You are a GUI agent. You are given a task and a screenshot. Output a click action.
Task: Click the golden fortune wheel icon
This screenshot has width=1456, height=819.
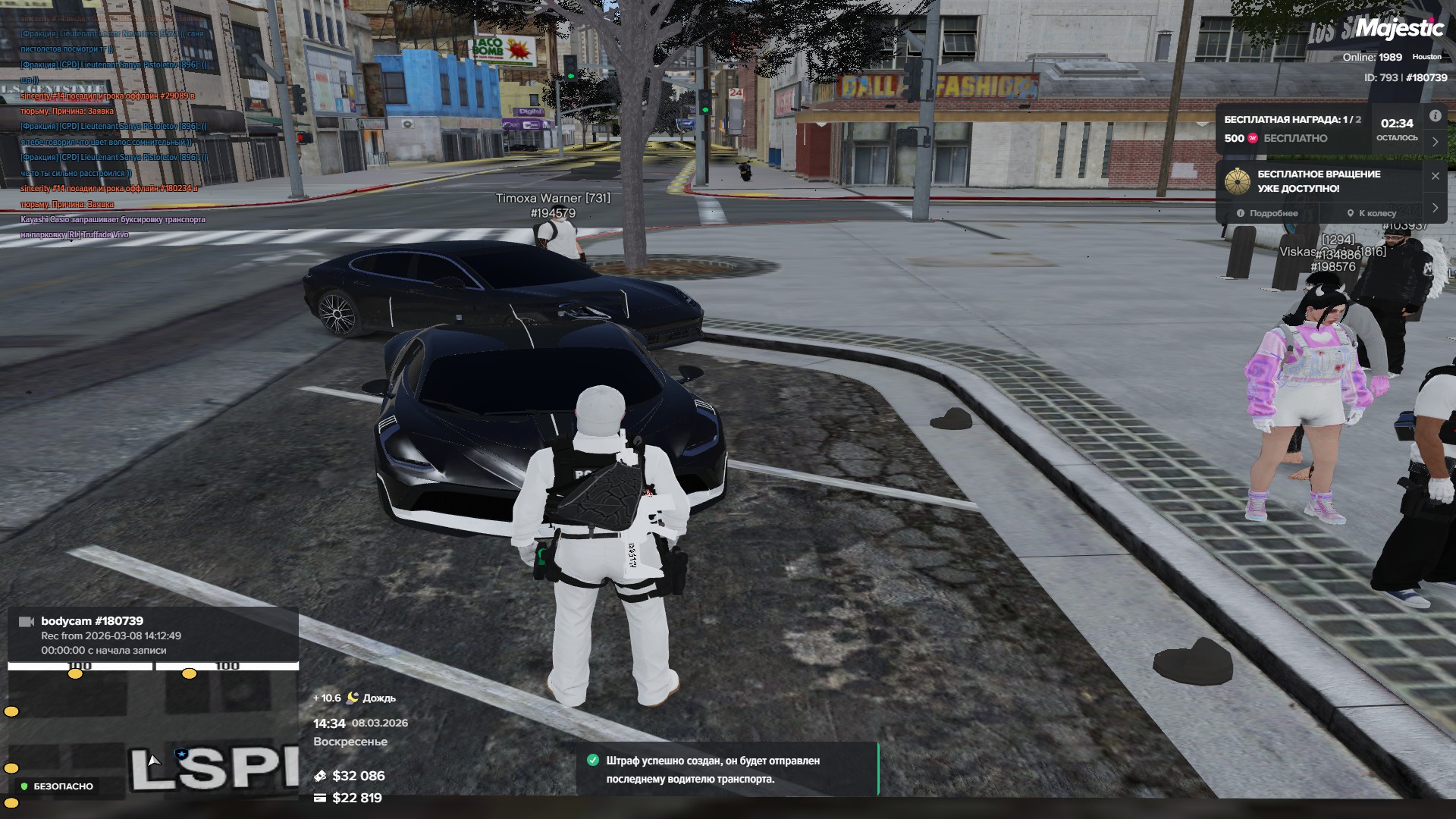[1238, 181]
